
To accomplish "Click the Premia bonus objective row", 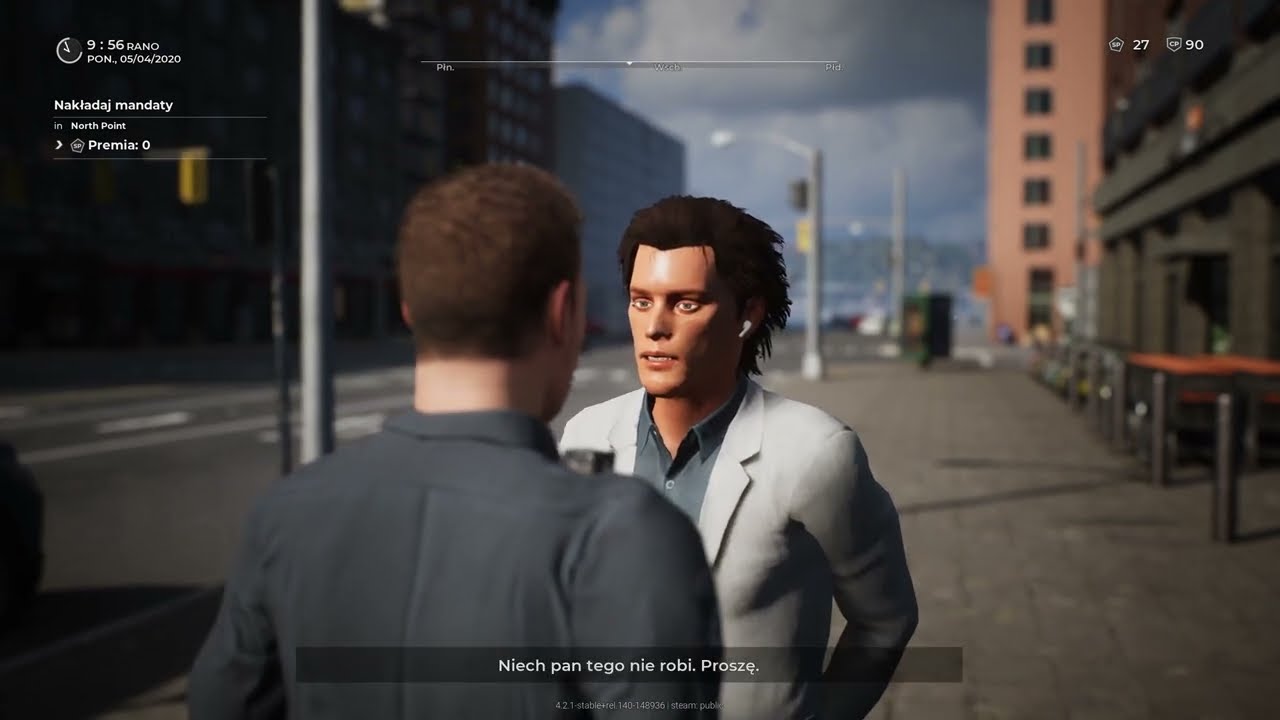I will 110,146.
